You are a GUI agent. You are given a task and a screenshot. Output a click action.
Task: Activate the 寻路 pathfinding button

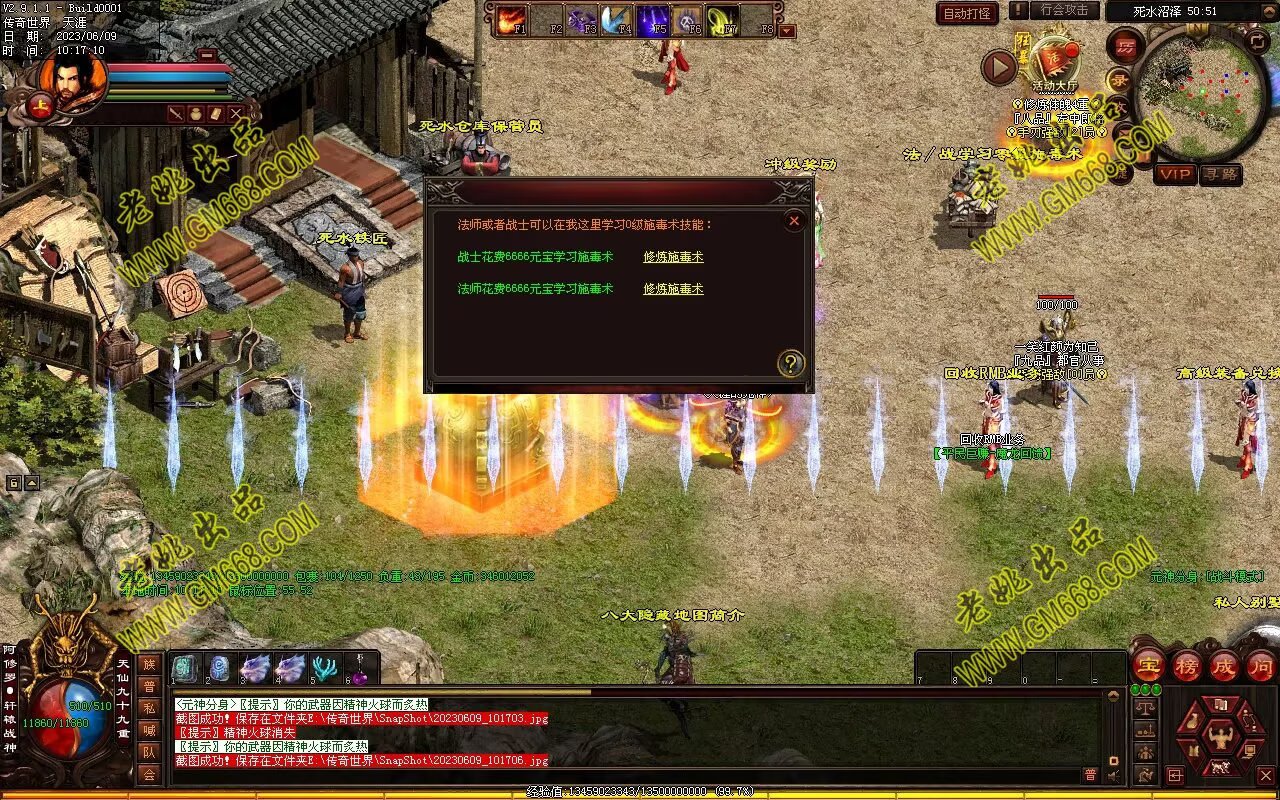1220,174
